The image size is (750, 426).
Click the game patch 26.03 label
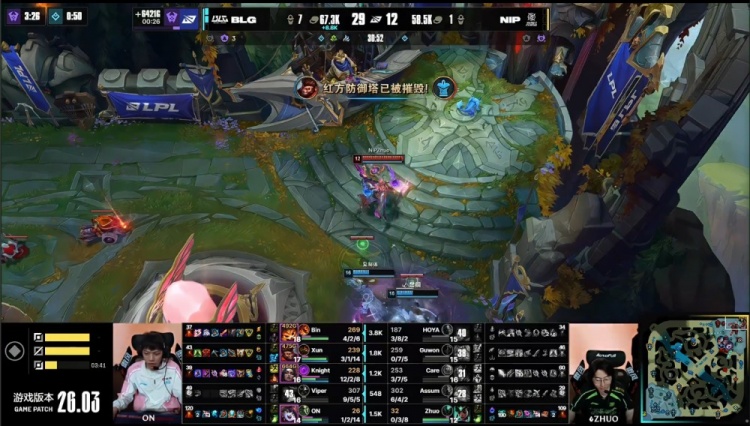point(56,400)
